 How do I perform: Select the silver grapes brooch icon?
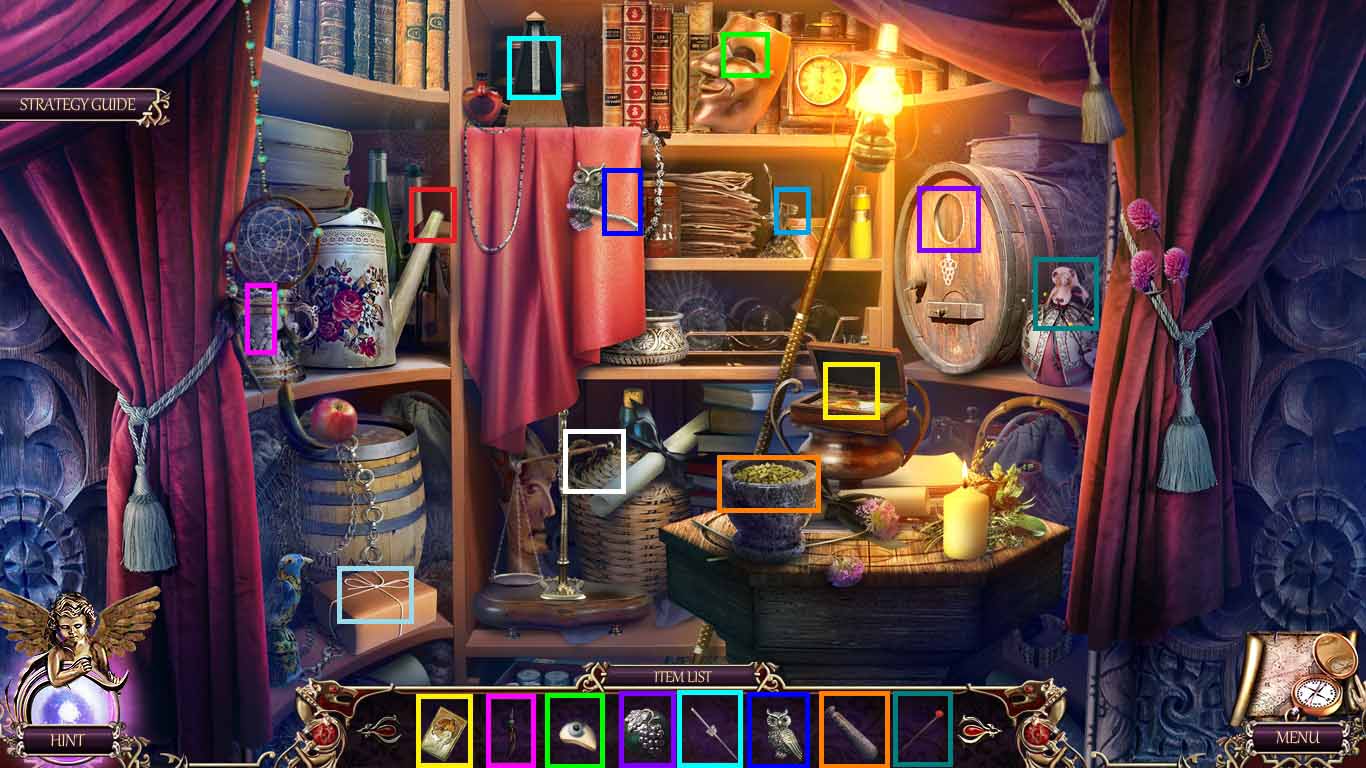point(645,731)
